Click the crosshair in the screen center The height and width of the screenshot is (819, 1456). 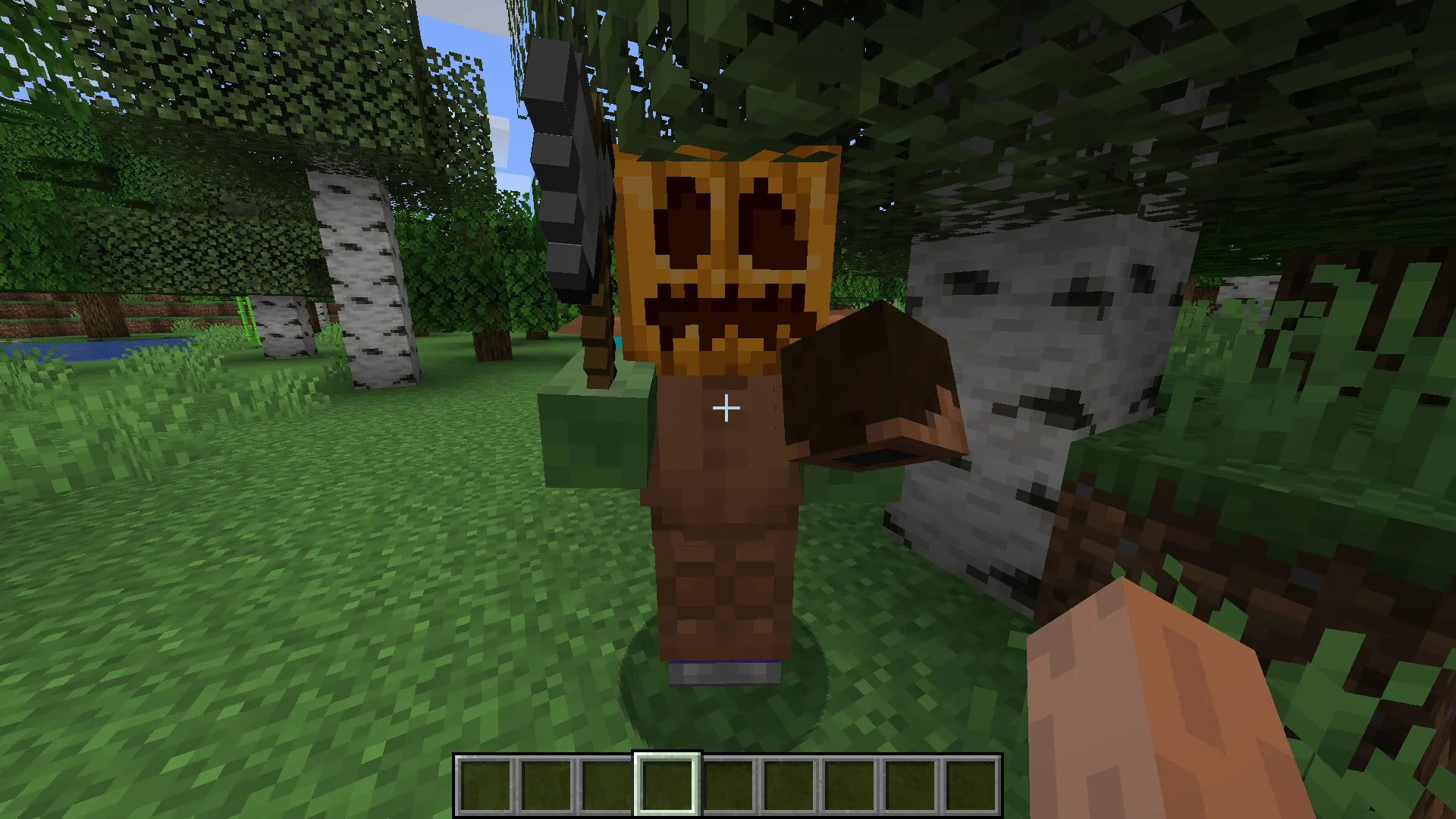726,408
